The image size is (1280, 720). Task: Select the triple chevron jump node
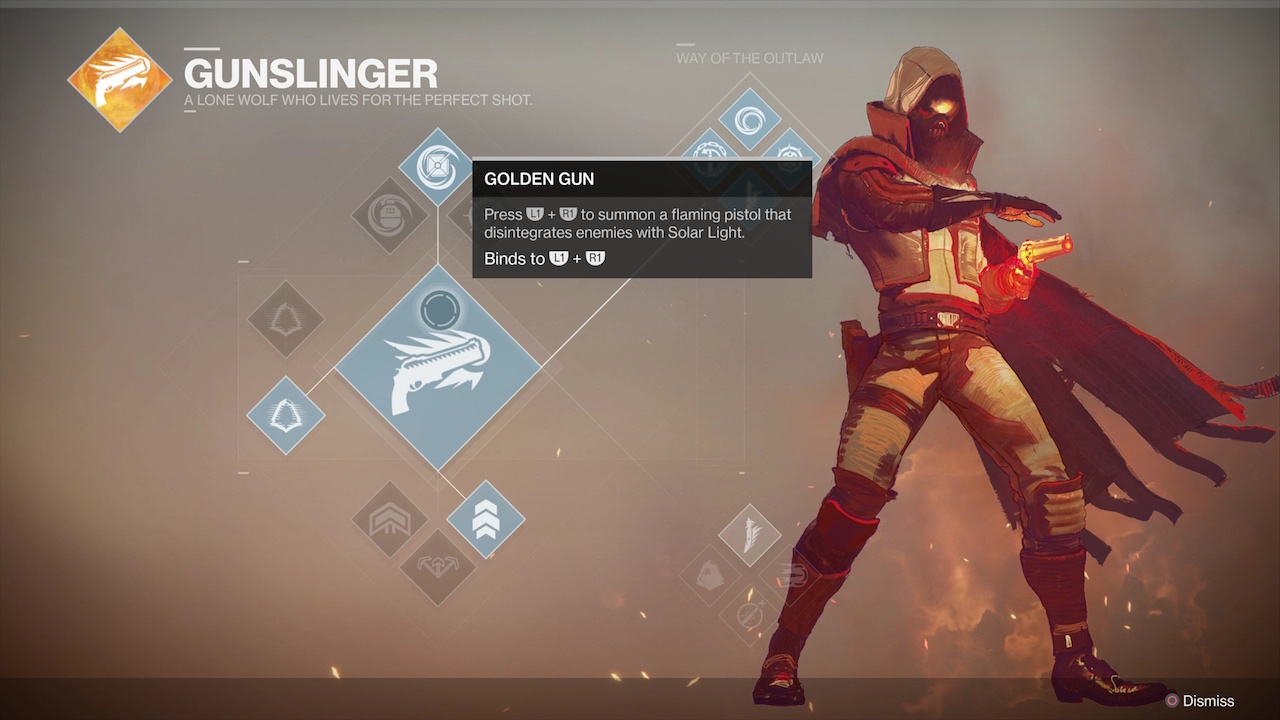pos(485,519)
